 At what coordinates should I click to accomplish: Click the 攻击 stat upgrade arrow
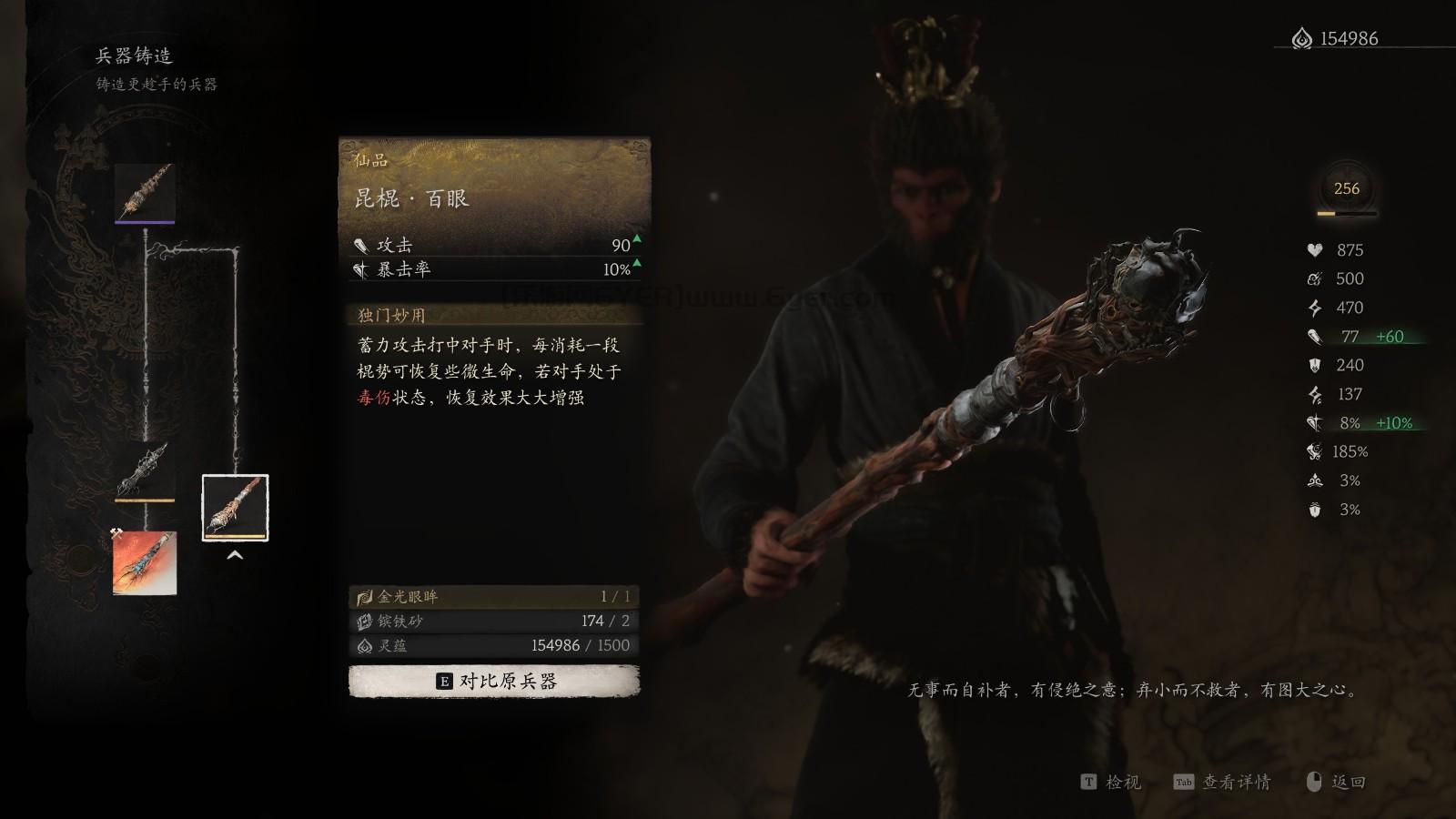pyautogui.click(x=637, y=240)
